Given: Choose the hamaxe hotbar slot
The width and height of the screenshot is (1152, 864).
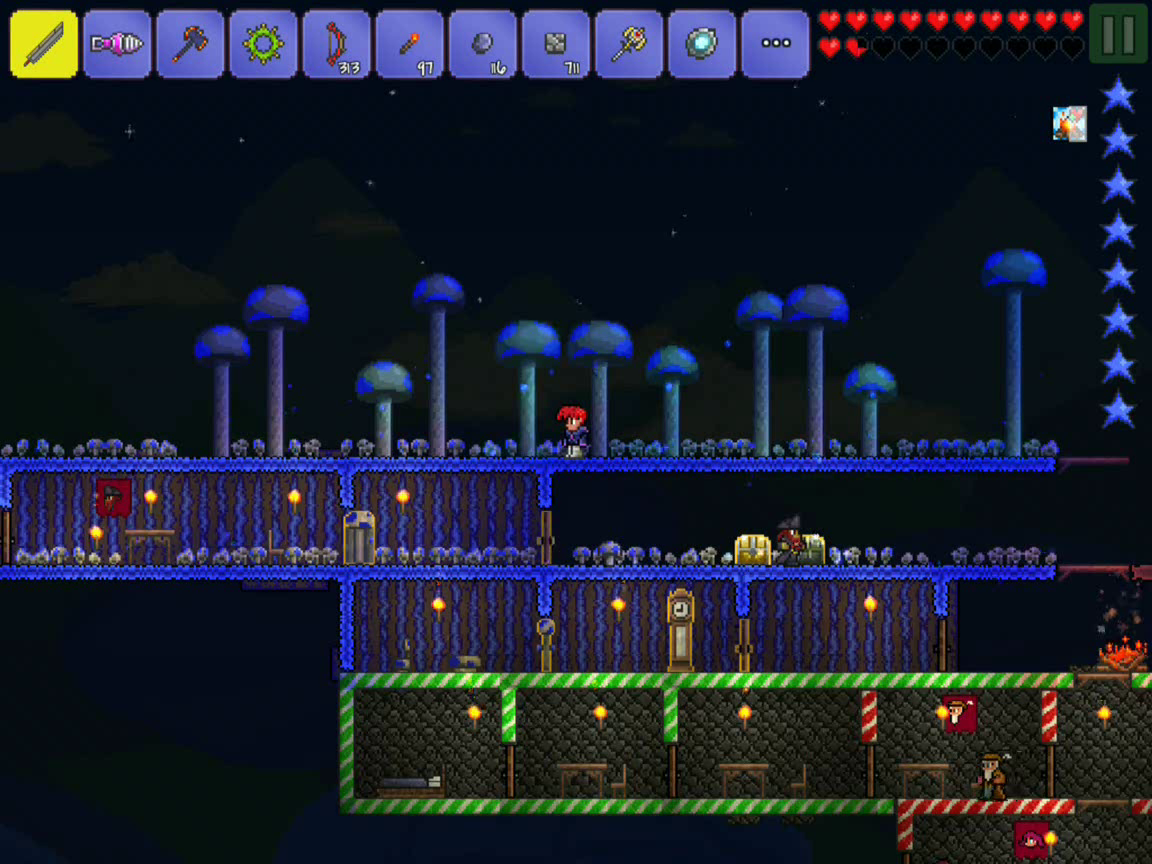Looking at the screenshot, I should tap(190, 44).
